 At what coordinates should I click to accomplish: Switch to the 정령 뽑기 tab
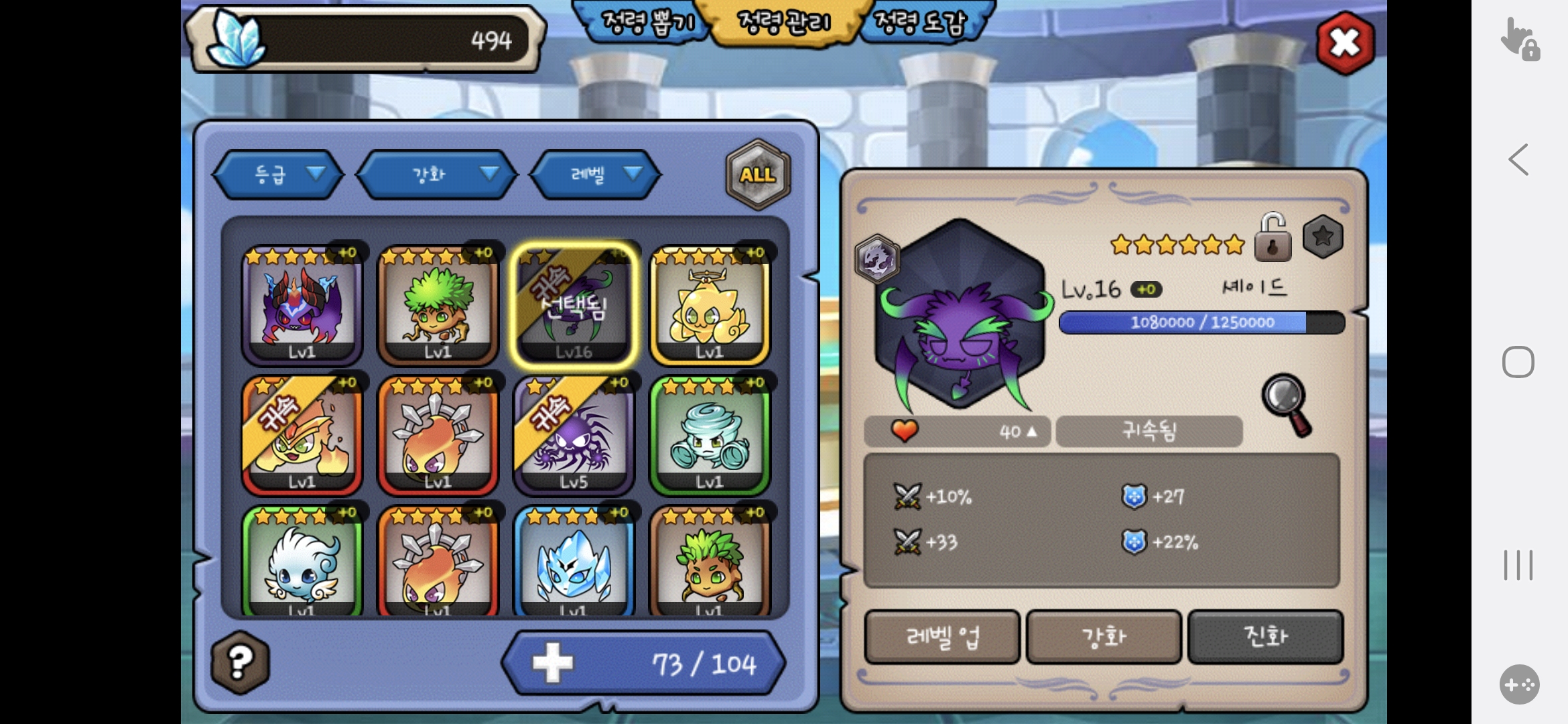tap(645, 23)
